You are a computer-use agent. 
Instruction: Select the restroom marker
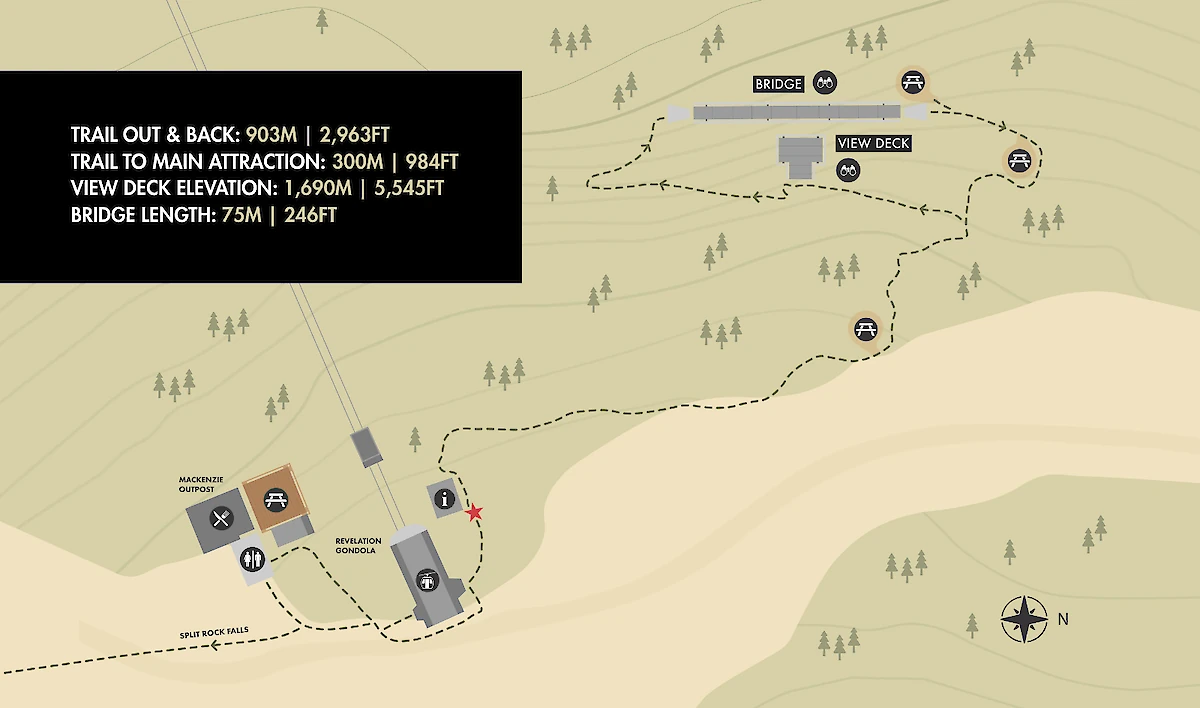[x=251, y=559]
